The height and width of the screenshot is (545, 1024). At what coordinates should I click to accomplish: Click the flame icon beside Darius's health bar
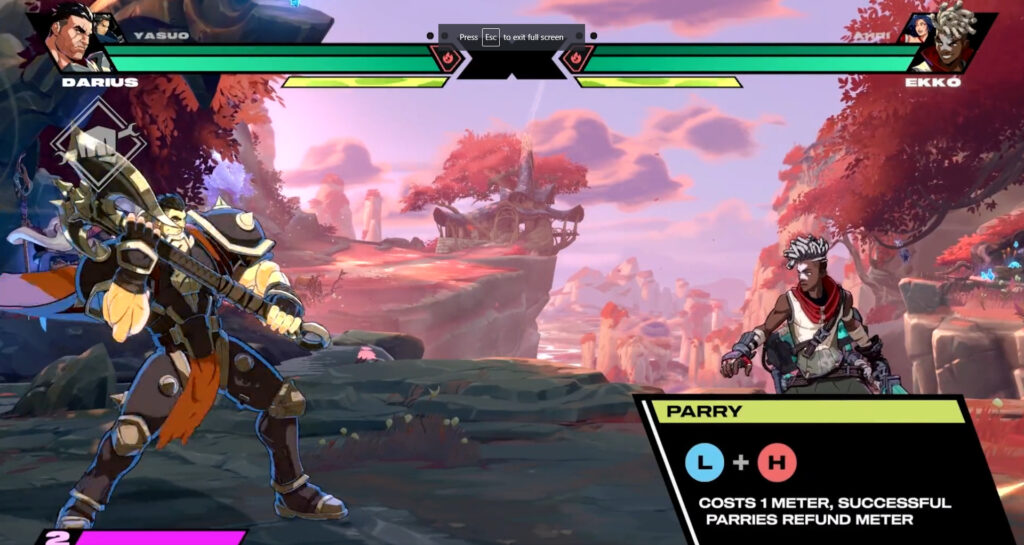point(448,59)
